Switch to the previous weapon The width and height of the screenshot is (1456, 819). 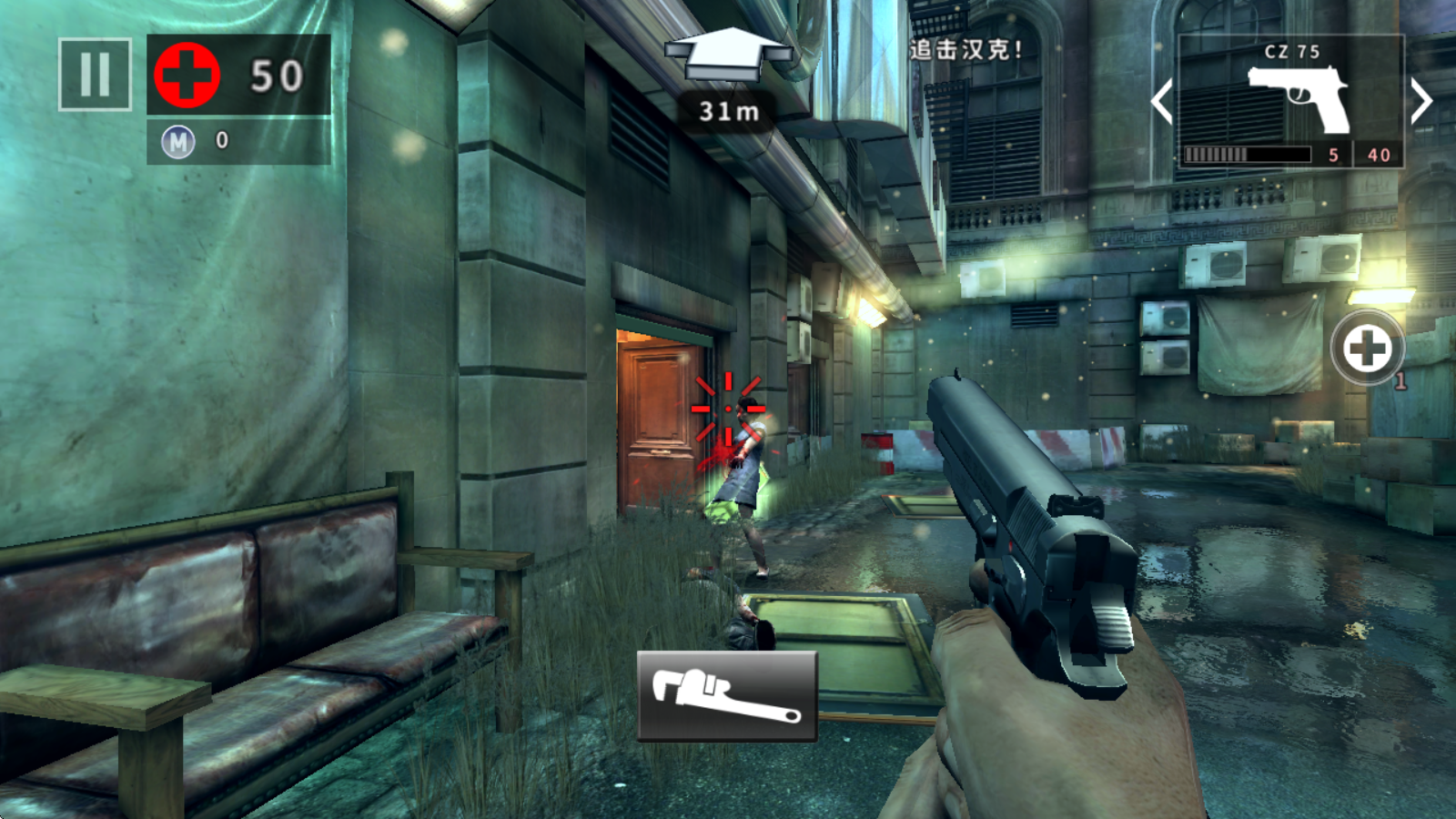1162,101
